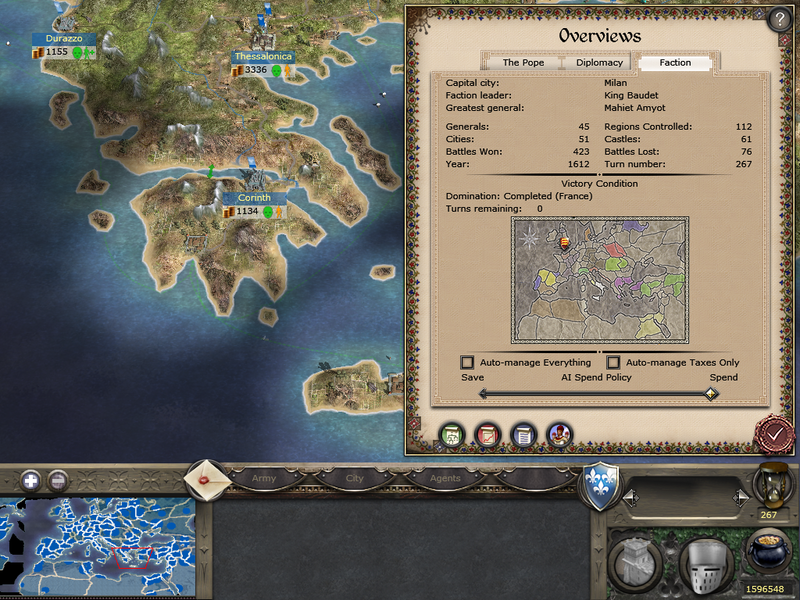Enable Auto-manage Taxes Only
Image resolution: width=800 pixels, height=600 pixels.
(x=614, y=362)
